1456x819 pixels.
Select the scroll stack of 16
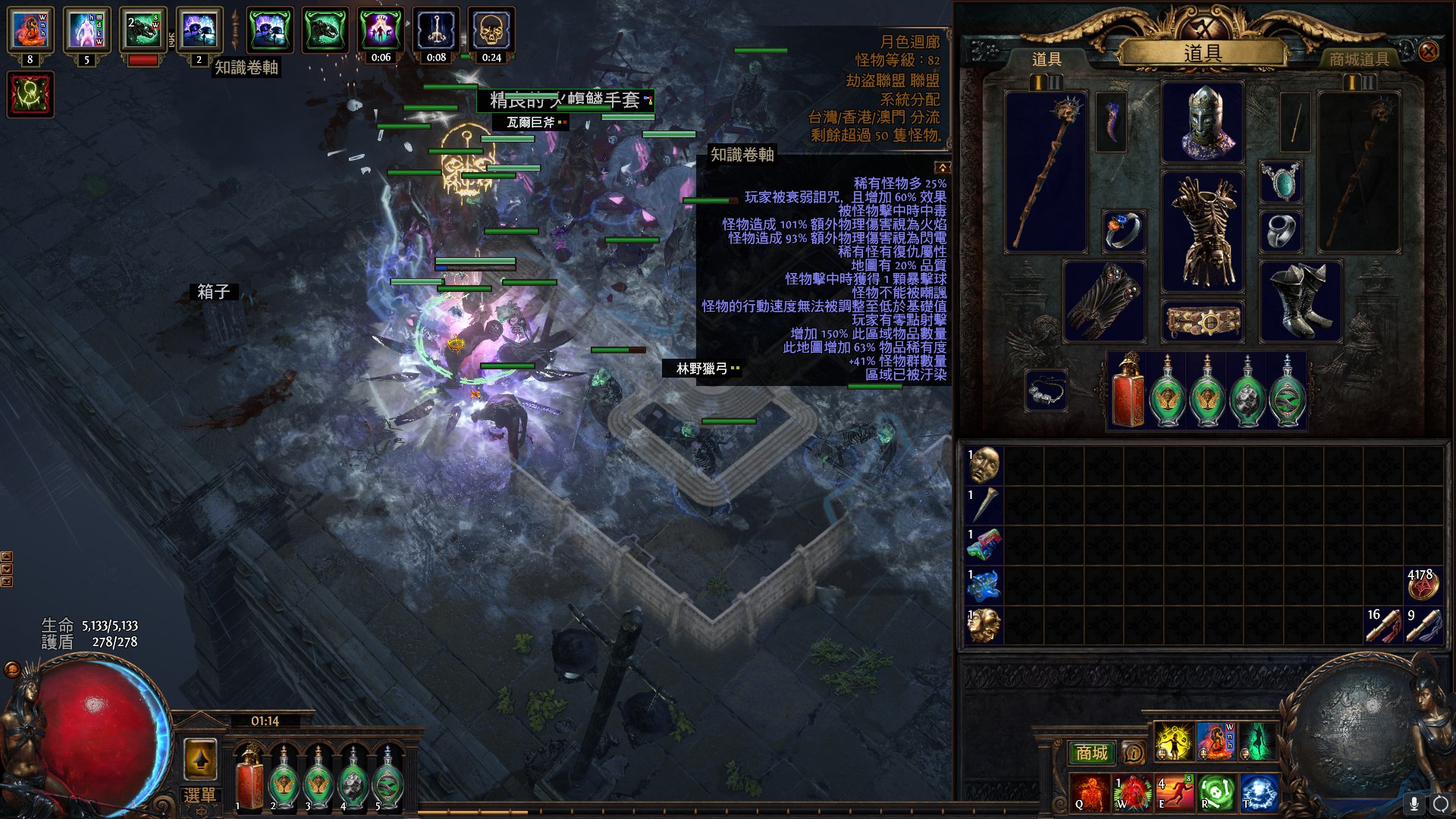(1383, 625)
